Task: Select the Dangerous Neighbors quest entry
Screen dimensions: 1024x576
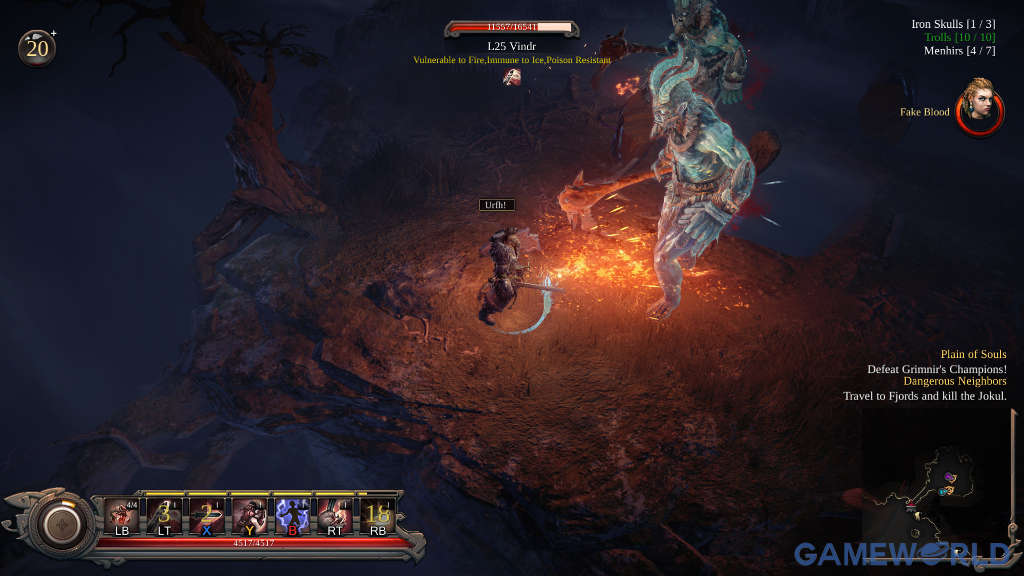Action: [954, 381]
